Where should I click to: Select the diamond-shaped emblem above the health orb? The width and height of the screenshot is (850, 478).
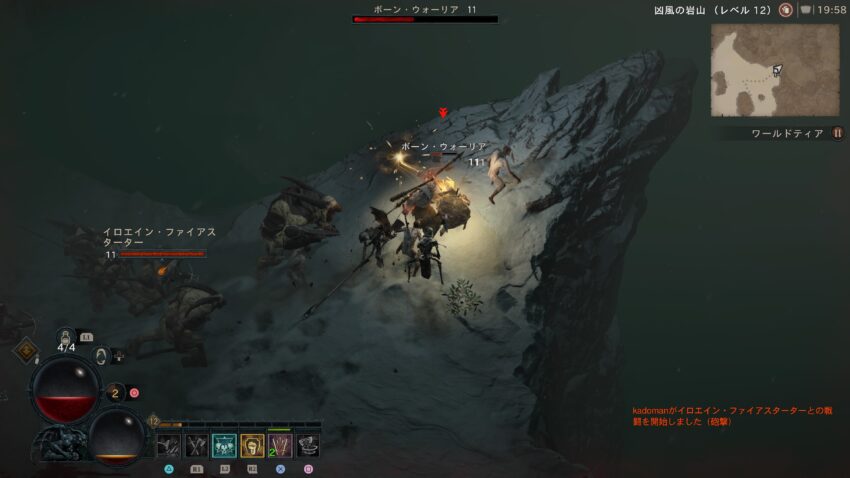[x=25, y=351]
